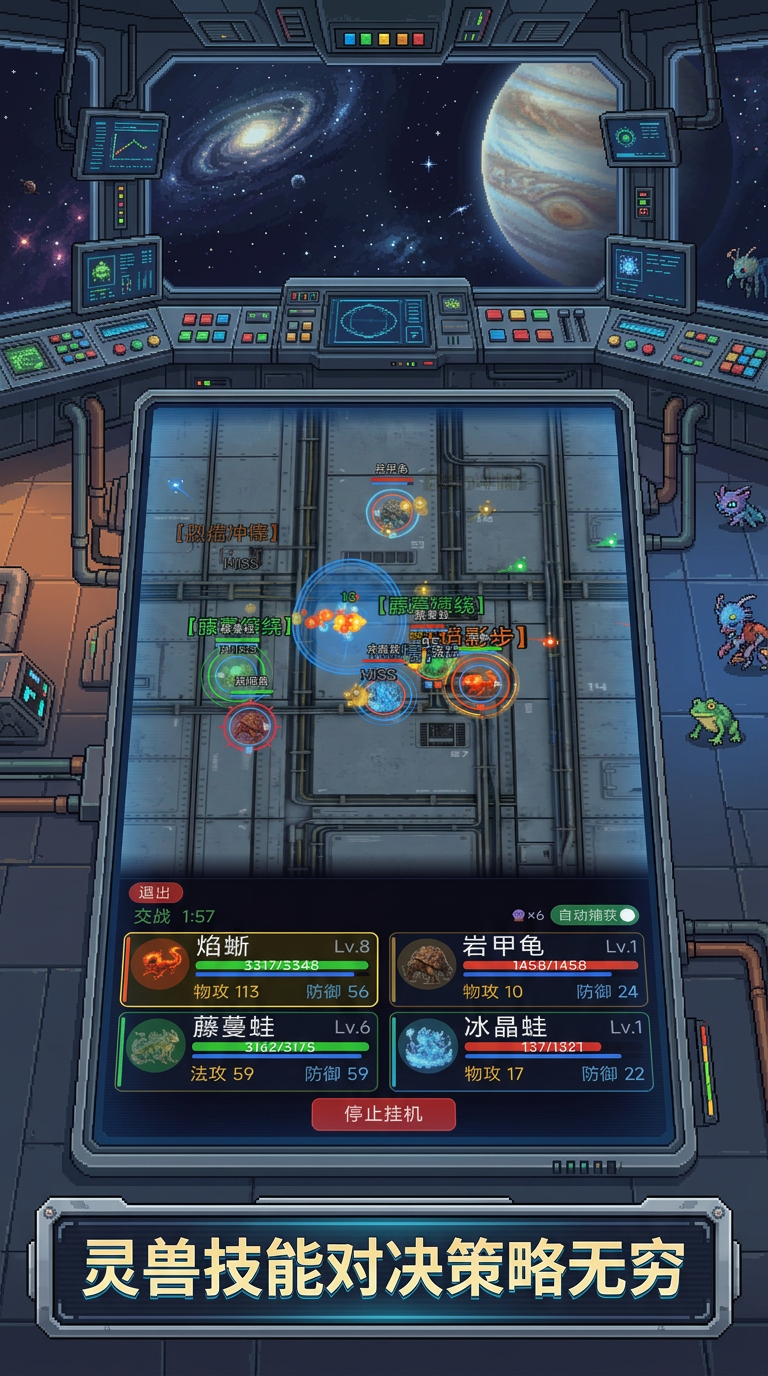Image resolution: width=768 pixels, height=1376 pixels.
Task: Choose the 岩甲龟 Lv.1 beast card
Action: [518, 969]
